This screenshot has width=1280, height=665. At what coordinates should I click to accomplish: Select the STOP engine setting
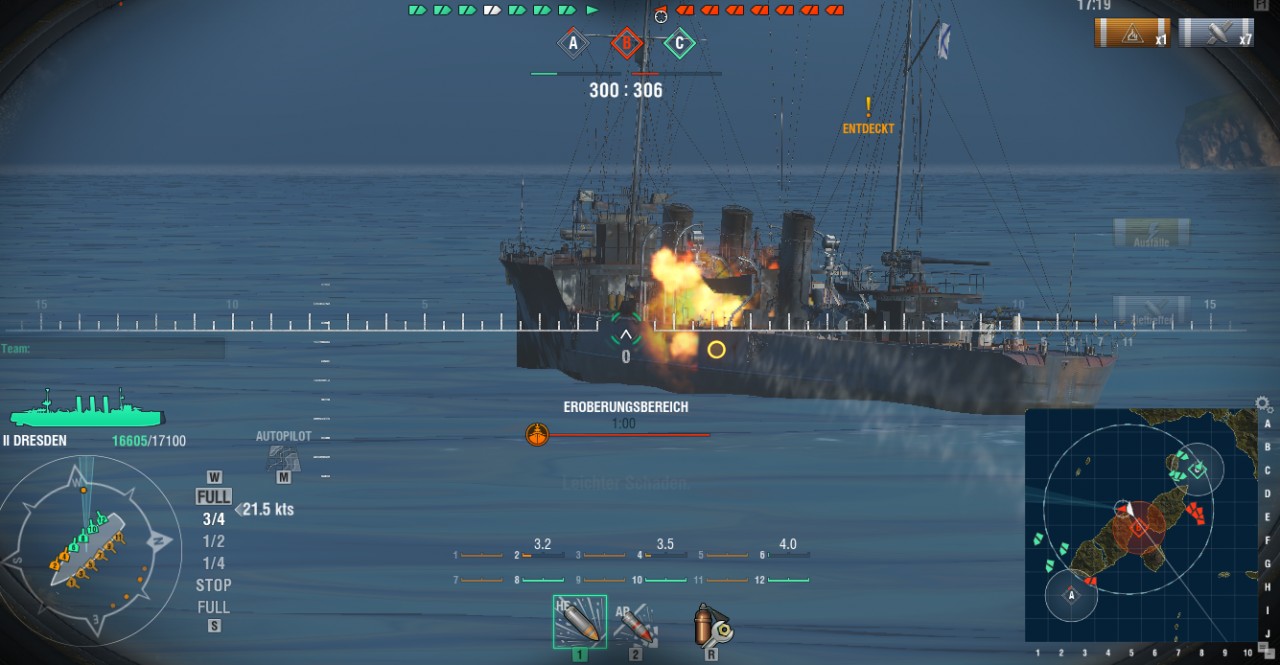pyautogui.click(x=214, y=585)
